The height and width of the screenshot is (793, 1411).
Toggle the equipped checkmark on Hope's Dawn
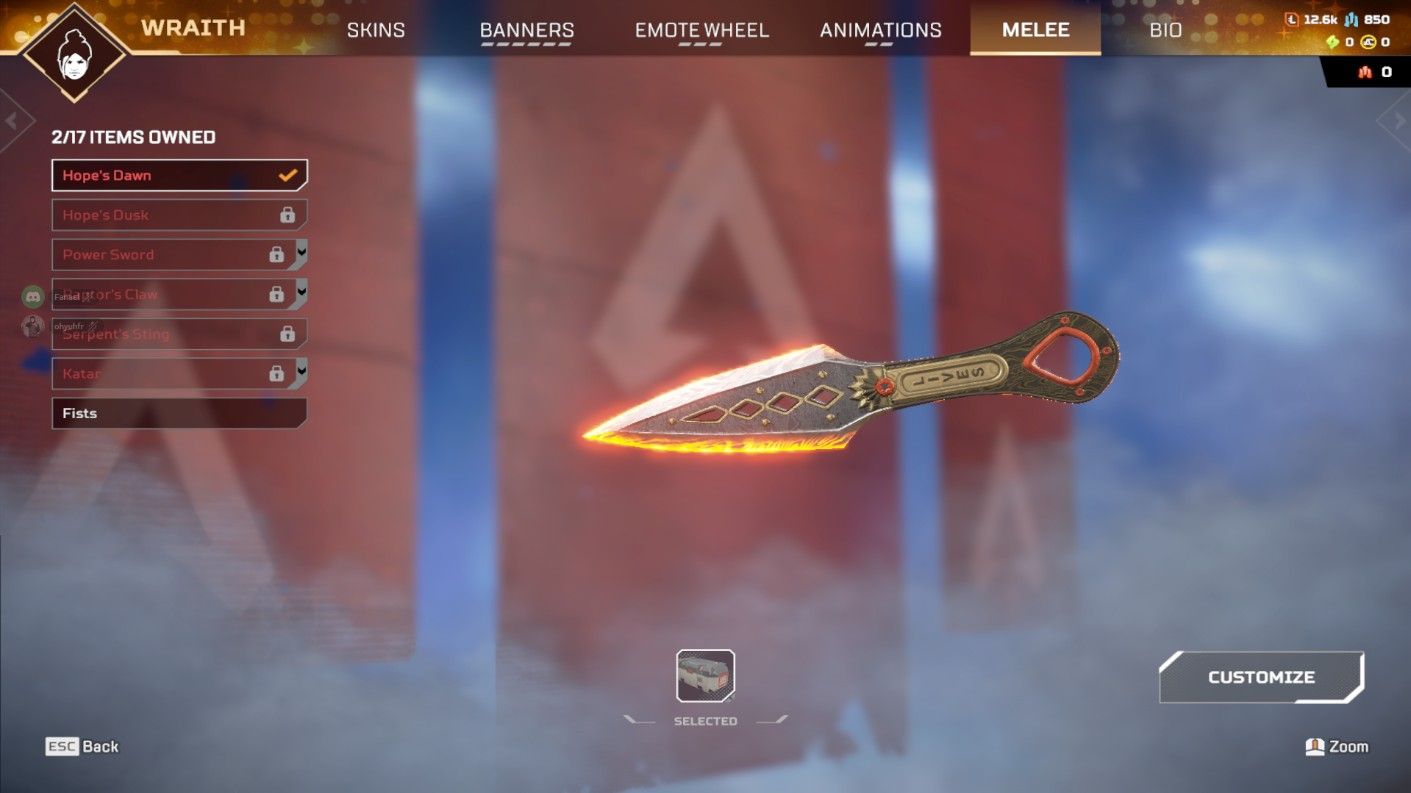[x=289, y=174]
